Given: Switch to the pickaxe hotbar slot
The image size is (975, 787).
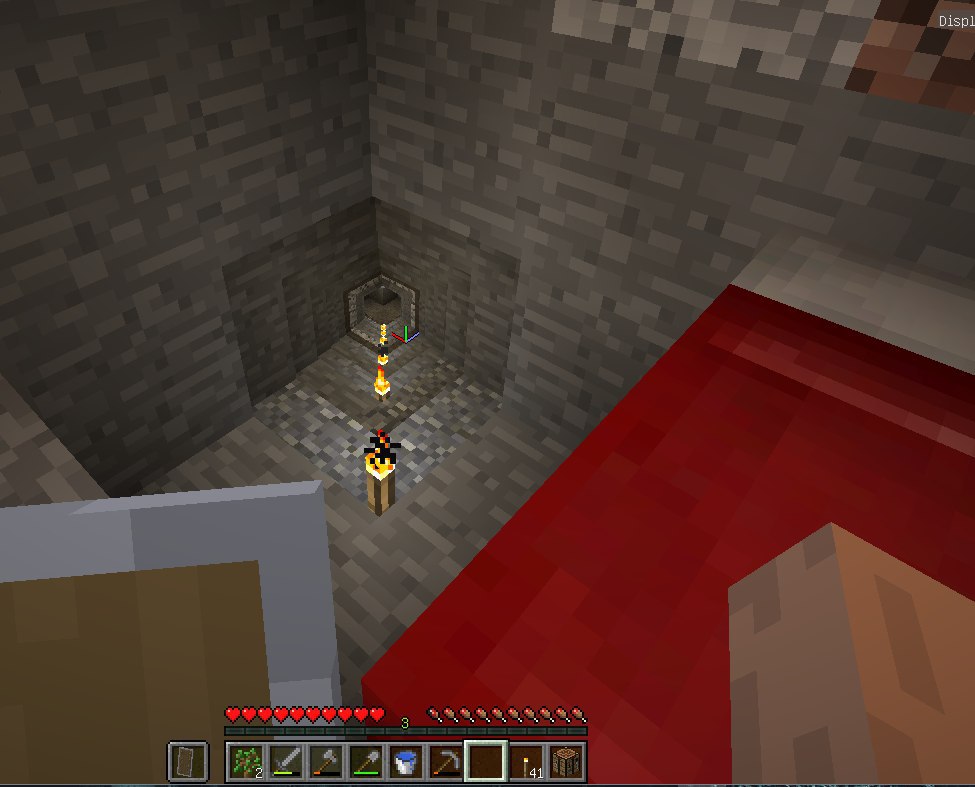Looking at the screenshot, I should (x=445, y=762).
